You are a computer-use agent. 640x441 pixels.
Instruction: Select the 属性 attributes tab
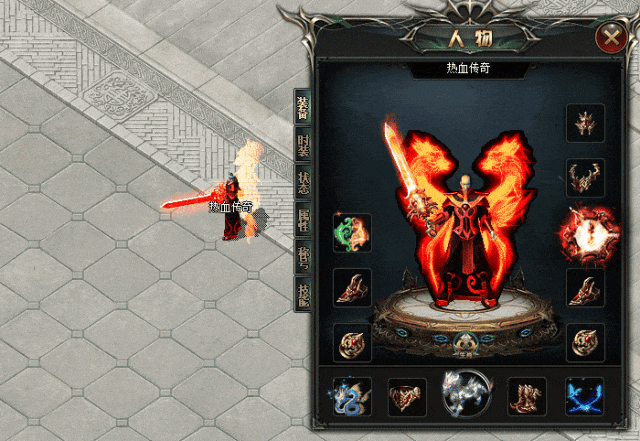pyautogui.click(x=302, y=218)
